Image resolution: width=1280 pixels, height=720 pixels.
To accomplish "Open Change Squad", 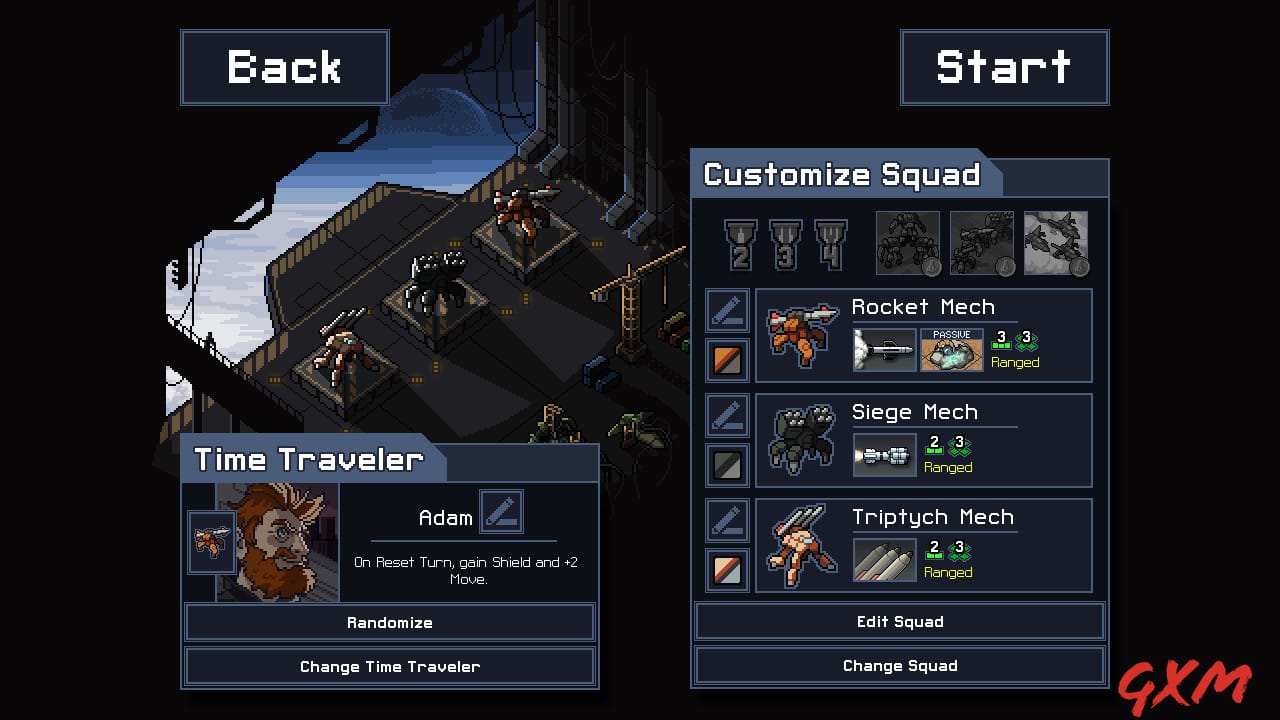I will pyautogui.click(x=899, y=665).
